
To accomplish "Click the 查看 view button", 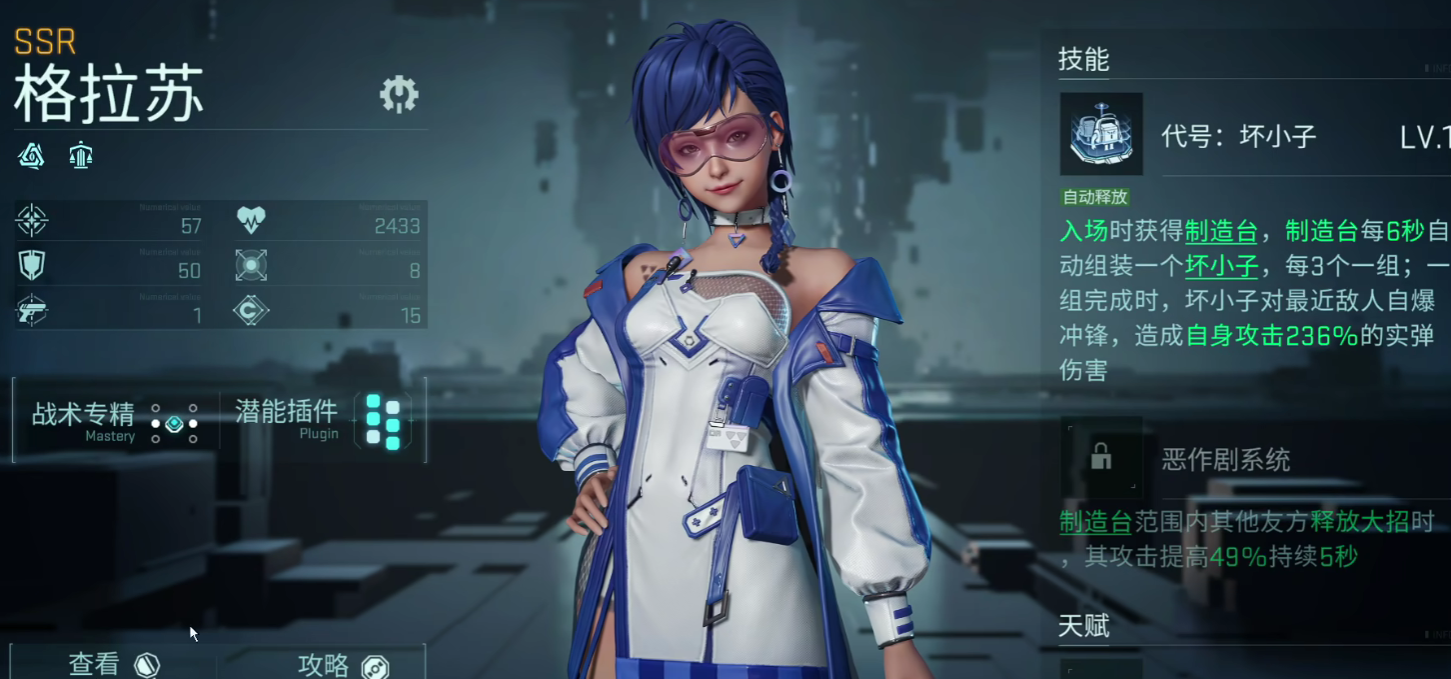I will pos(113,664).
